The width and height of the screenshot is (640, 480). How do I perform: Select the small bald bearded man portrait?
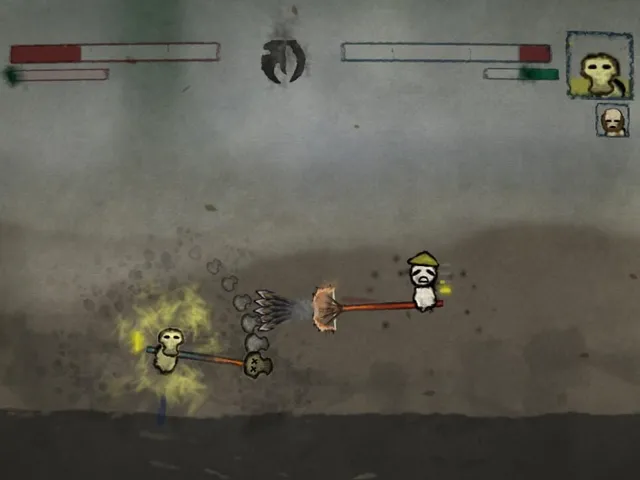pyautogui.click(x=612, y=120)
